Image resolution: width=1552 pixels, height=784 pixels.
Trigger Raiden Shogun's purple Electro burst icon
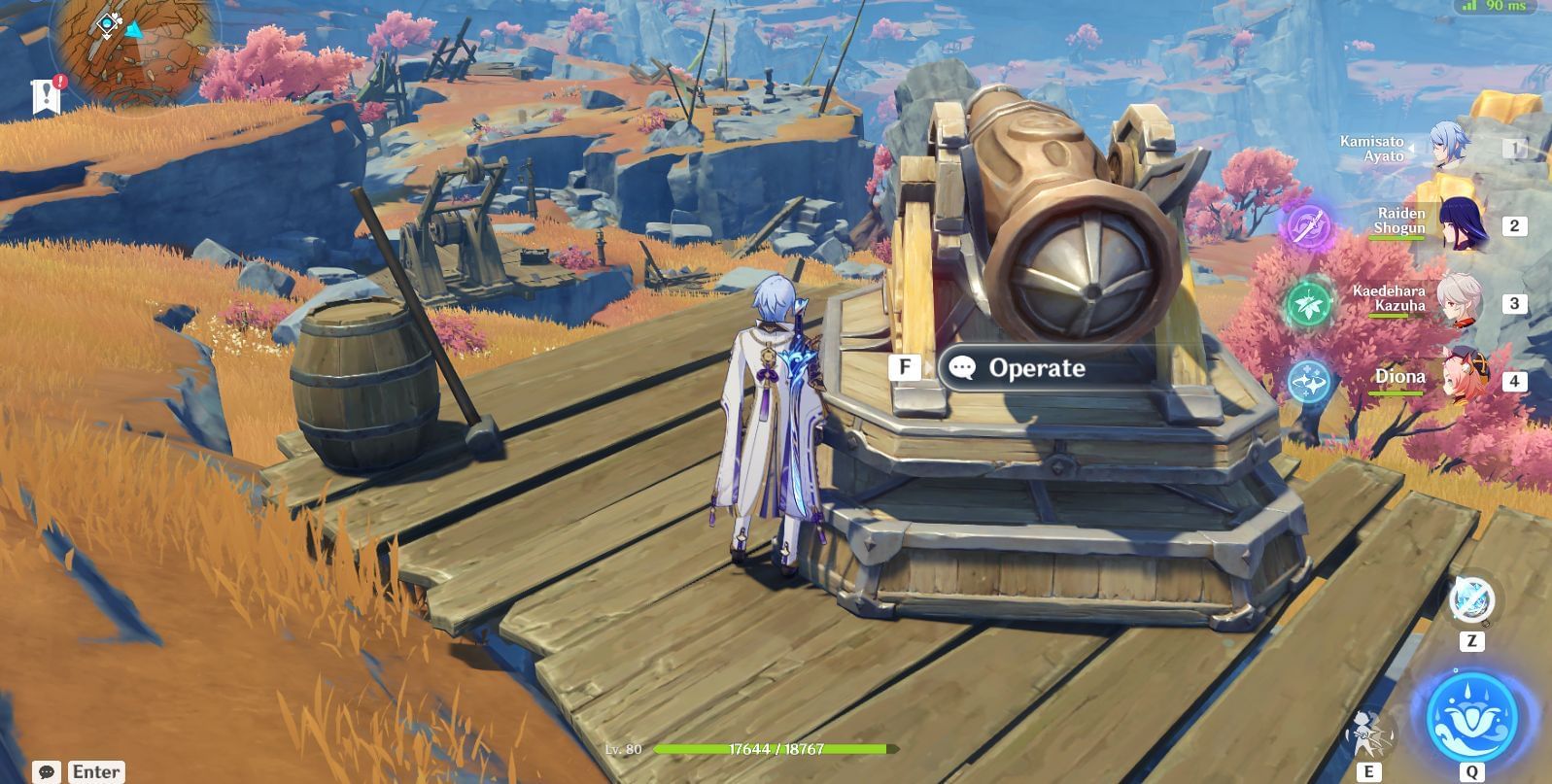click(1308, 226)
